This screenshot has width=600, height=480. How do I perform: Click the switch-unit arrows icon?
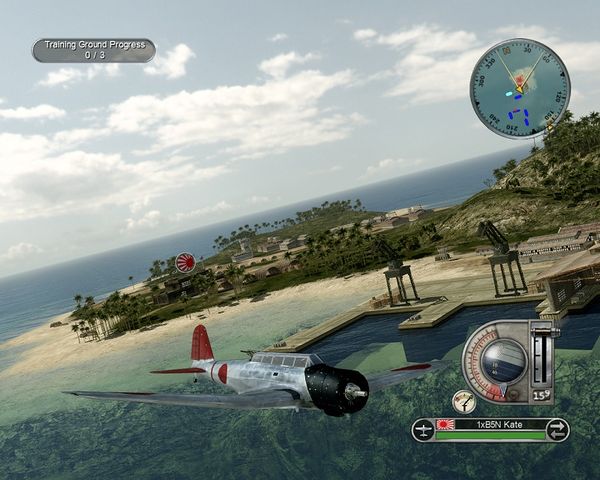tap(558, 430)
